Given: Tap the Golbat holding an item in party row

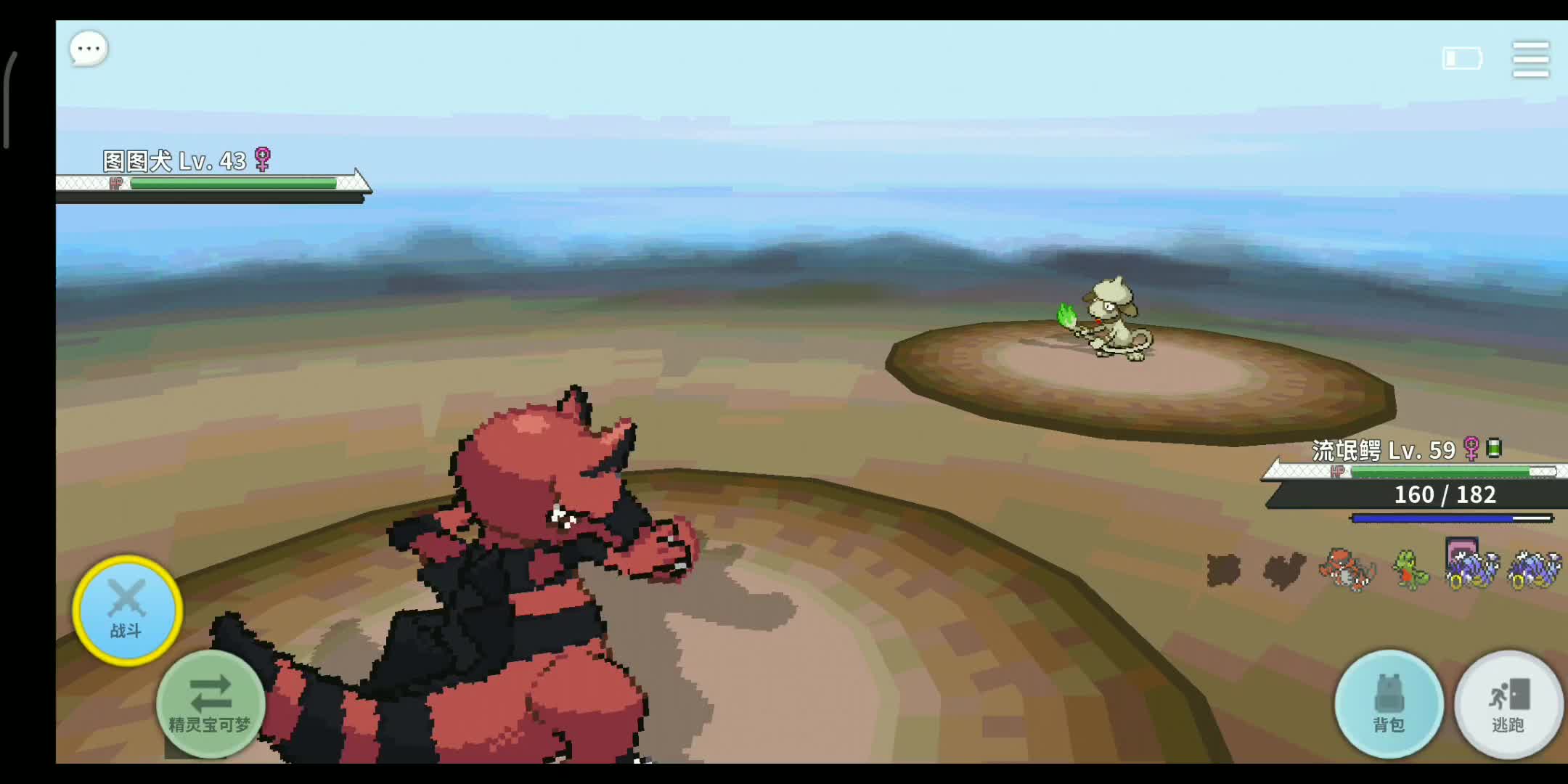Looking at the screenshot, I should click(x=1474, y=570).
